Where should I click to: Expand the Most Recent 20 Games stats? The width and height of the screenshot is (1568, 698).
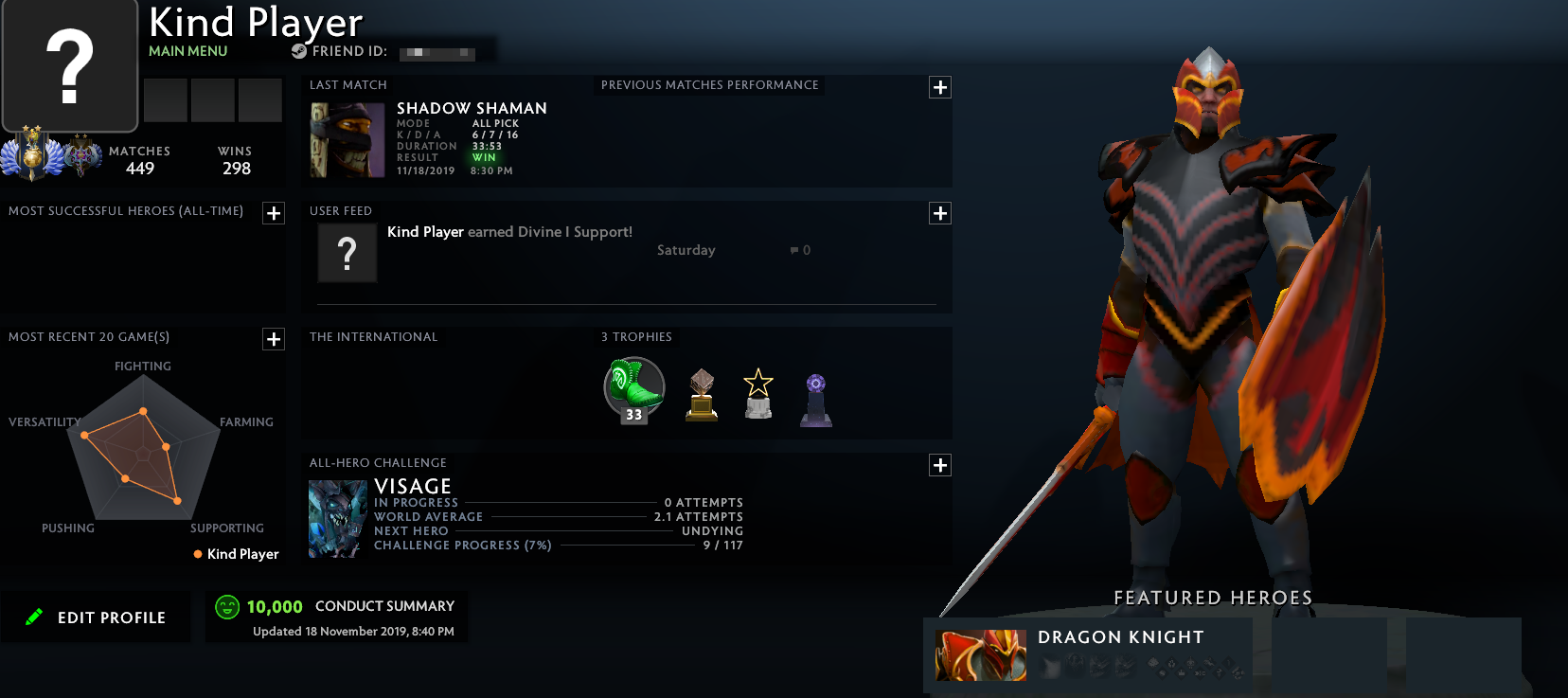(x=274, y=339)
